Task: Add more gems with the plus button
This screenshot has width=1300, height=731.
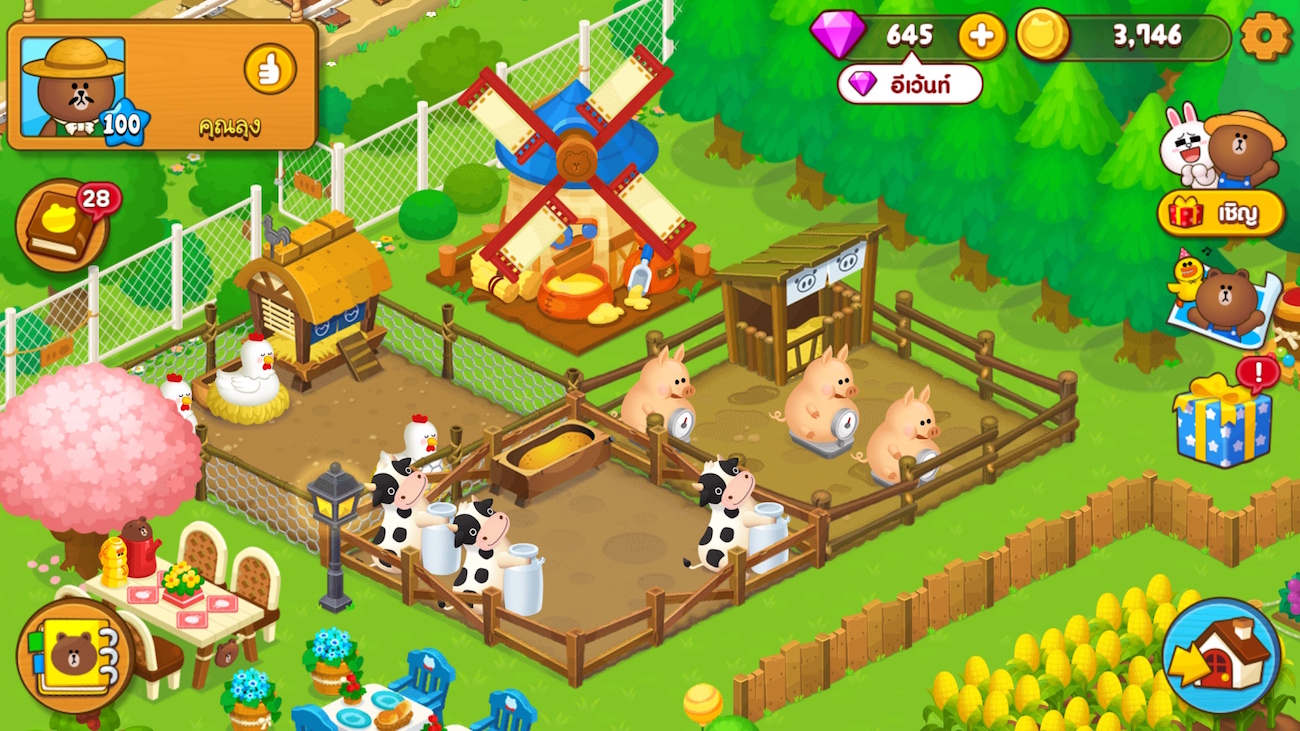Action: (982, 37)
